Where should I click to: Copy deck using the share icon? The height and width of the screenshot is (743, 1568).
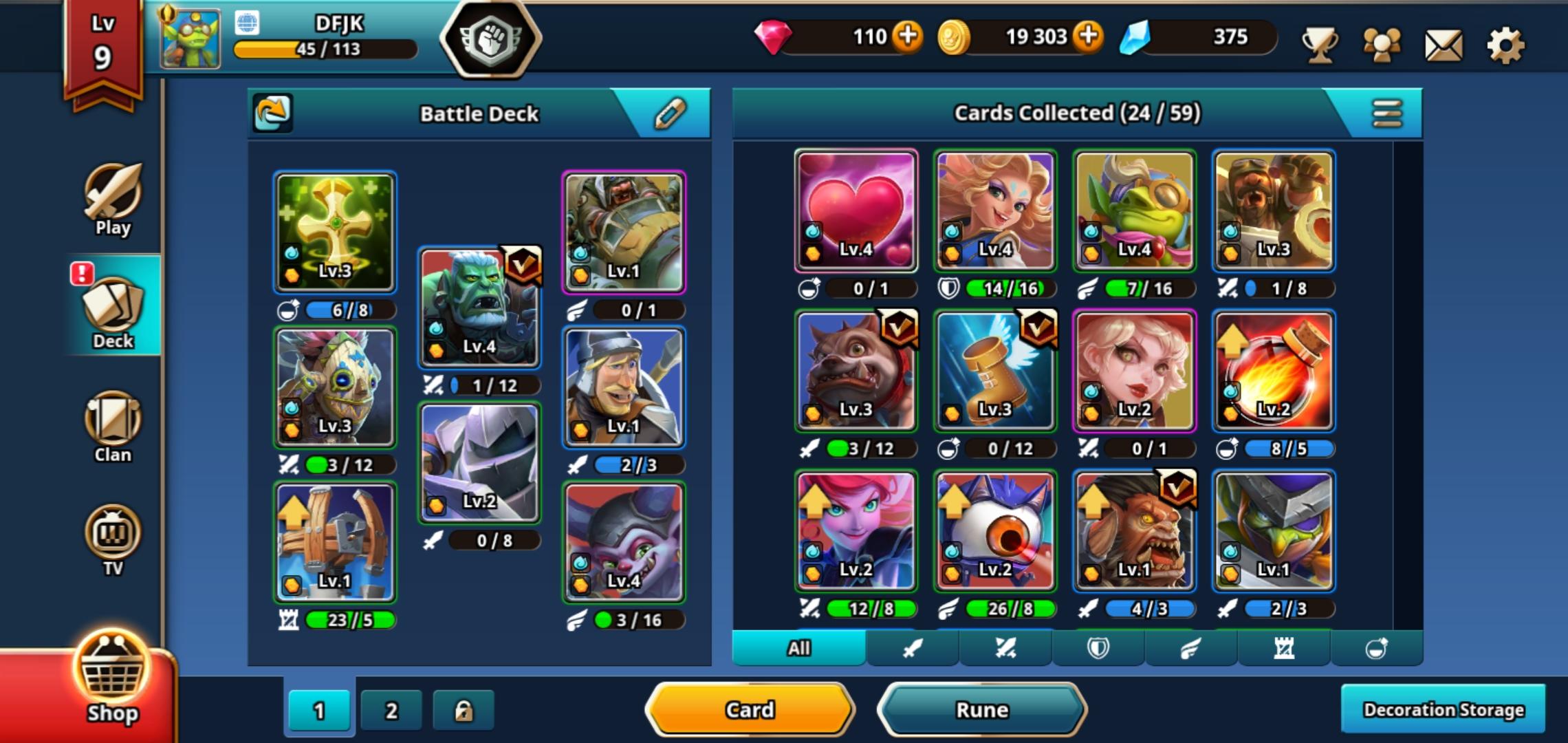click(272, 113)
